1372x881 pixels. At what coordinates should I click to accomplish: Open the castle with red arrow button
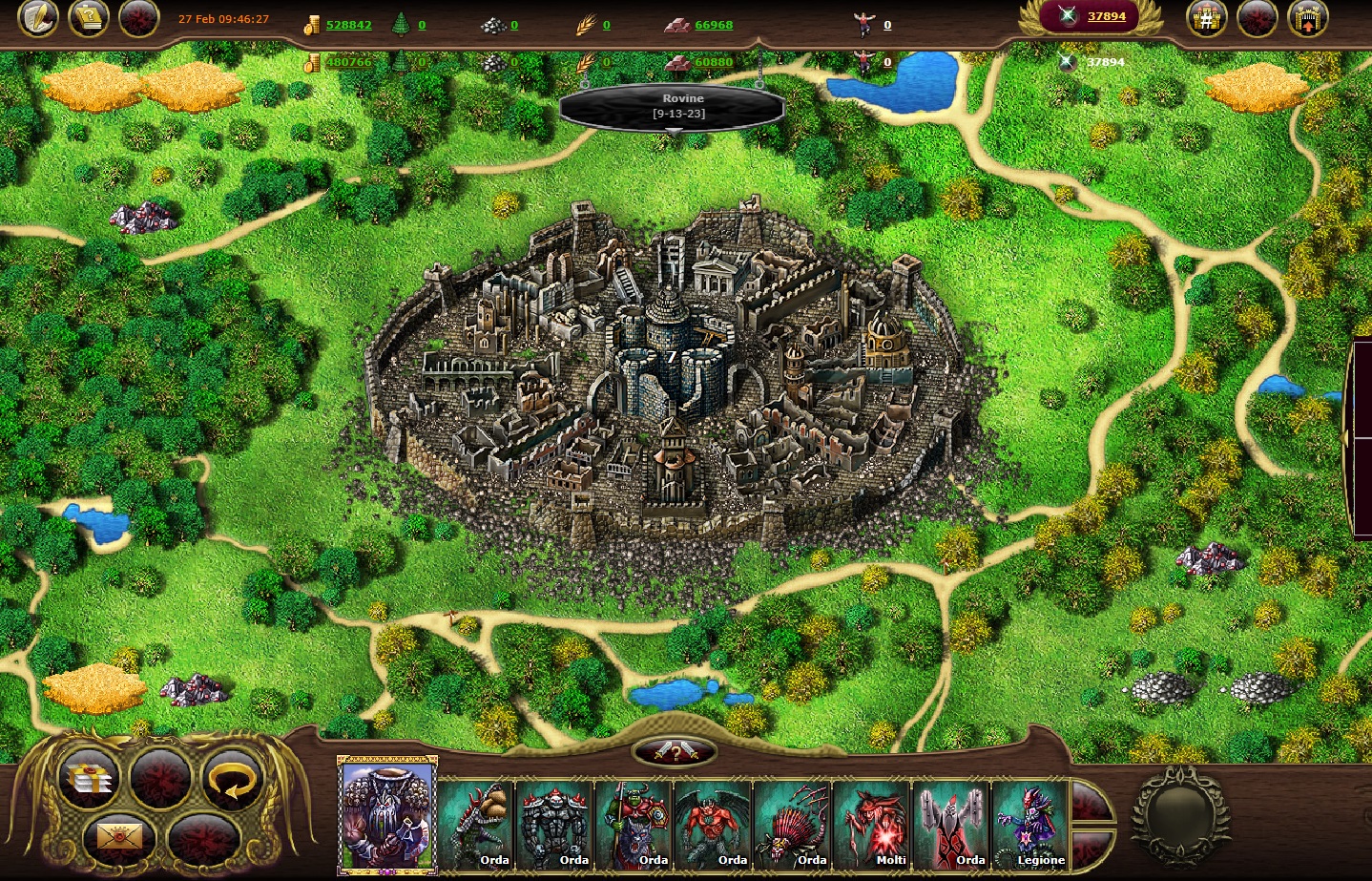[1307, 19]
